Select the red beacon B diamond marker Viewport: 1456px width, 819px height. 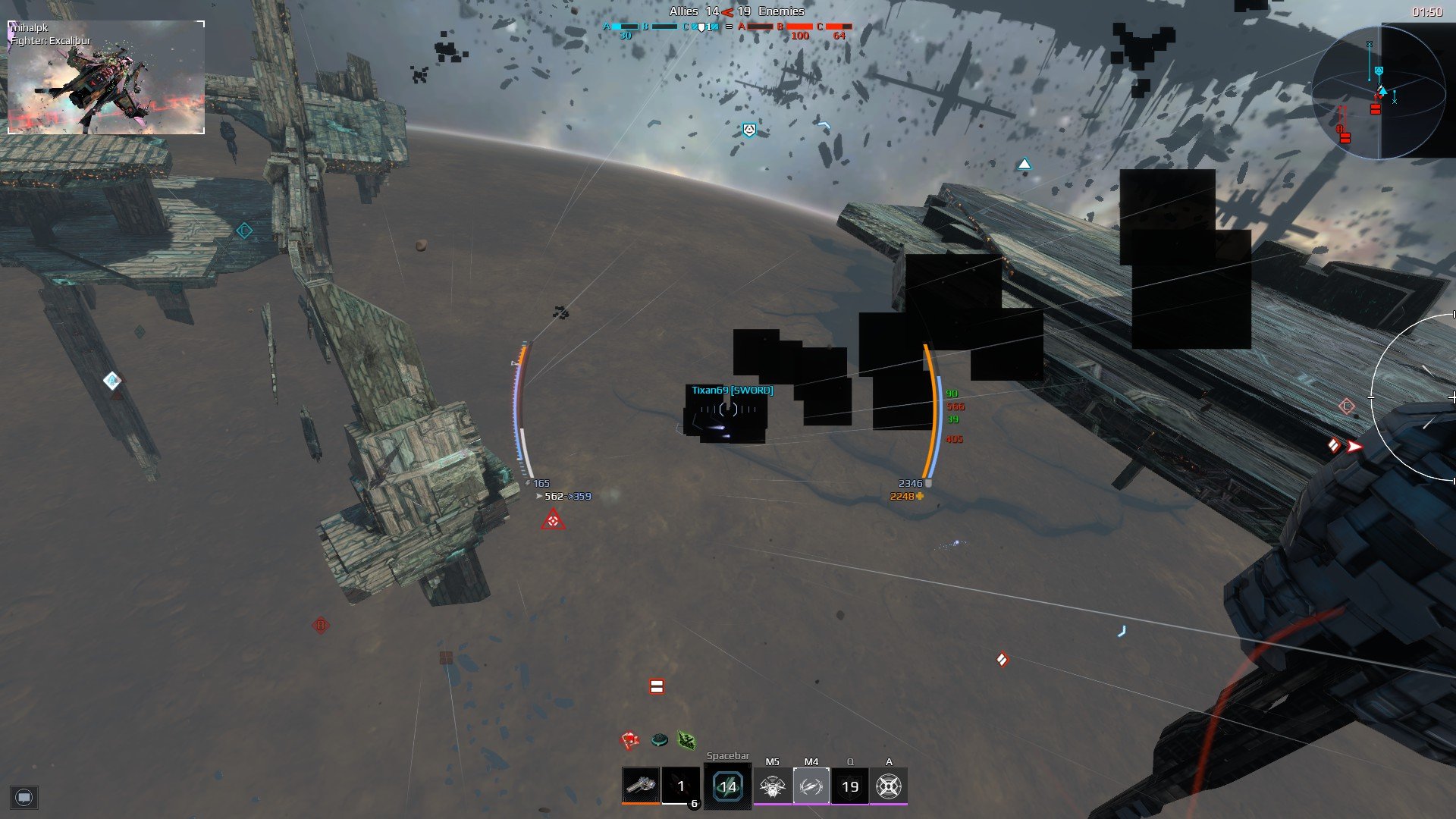point(321,626)
